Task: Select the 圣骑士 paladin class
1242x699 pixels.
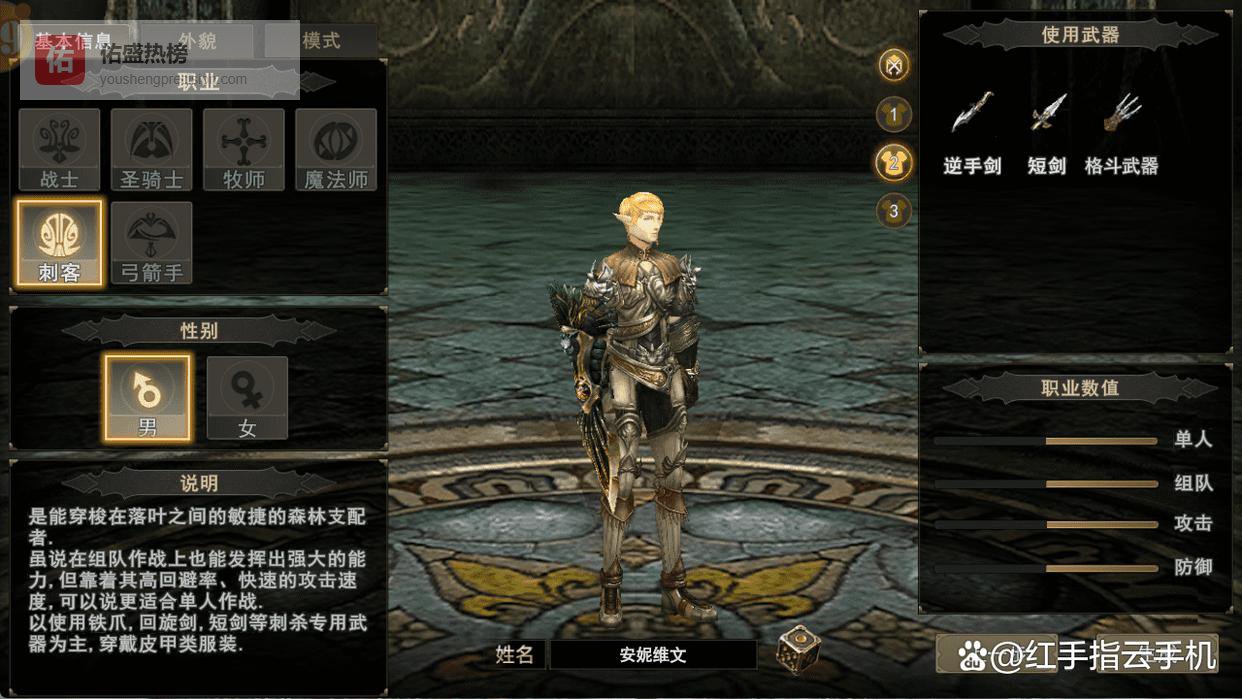Action: pyautogui.click(x=152, y=150)
